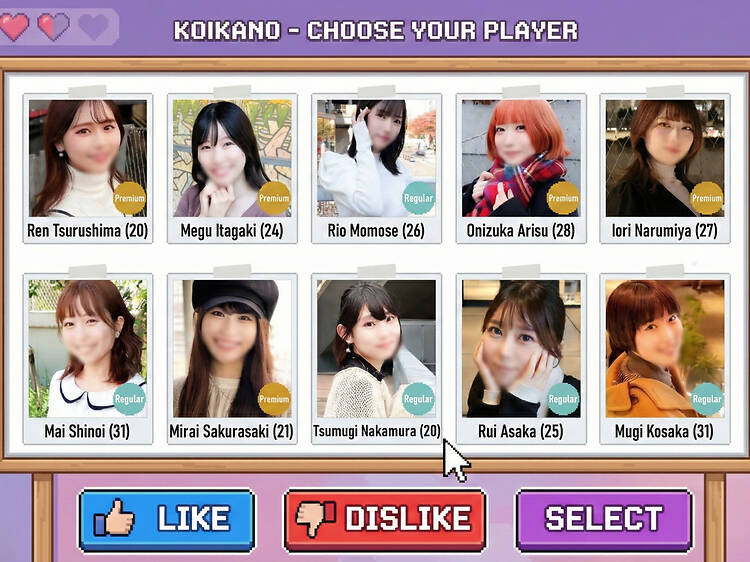Screen dimensions: 750x562
Task: Click the blue LIKE button
Action: click(x=167, y=519)
